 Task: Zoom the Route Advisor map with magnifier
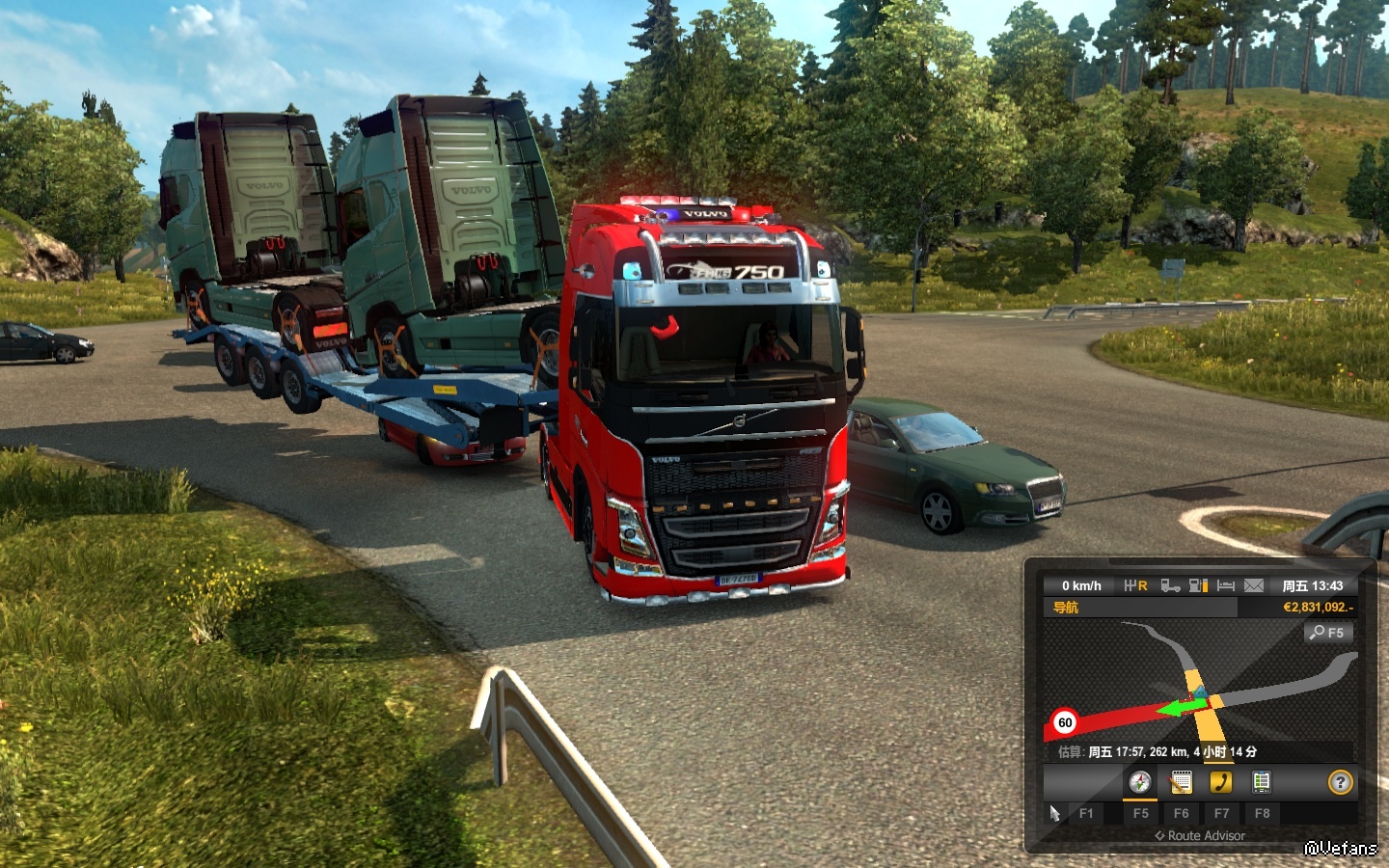[x=1328, y=633]
